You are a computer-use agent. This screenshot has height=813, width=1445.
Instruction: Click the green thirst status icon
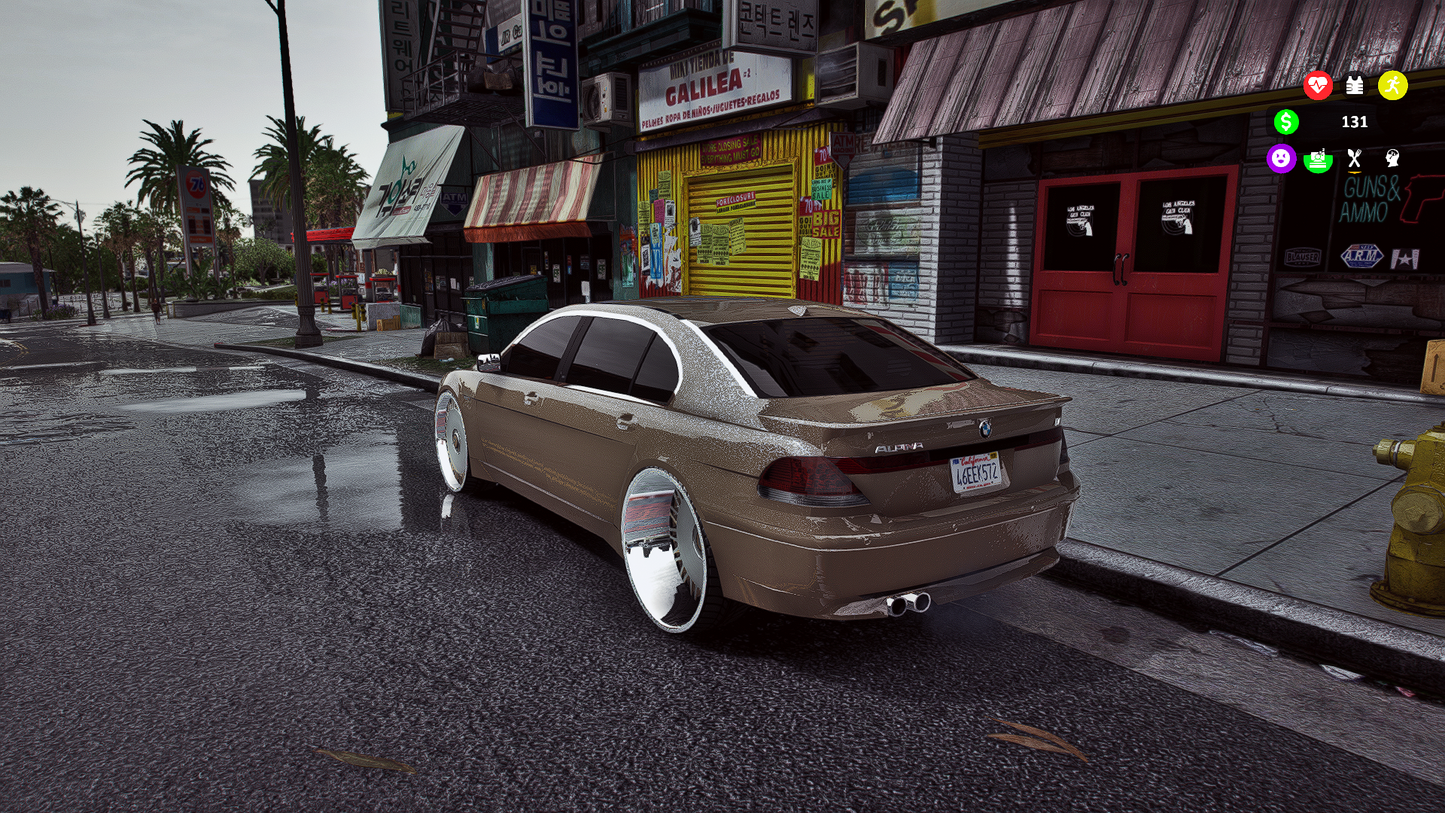click(1318, 159)
